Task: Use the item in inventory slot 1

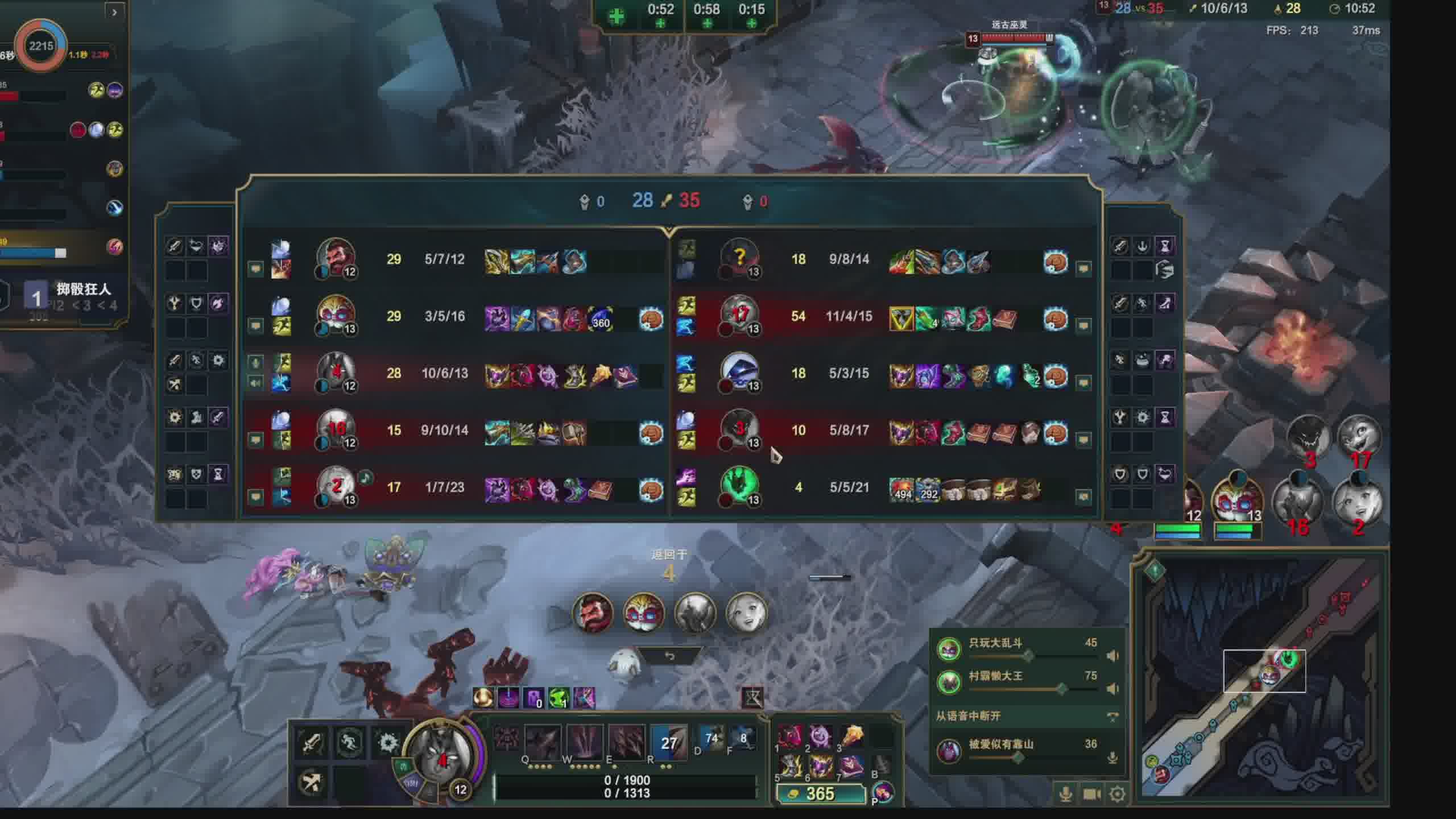Action: click(x=789, y=738)
